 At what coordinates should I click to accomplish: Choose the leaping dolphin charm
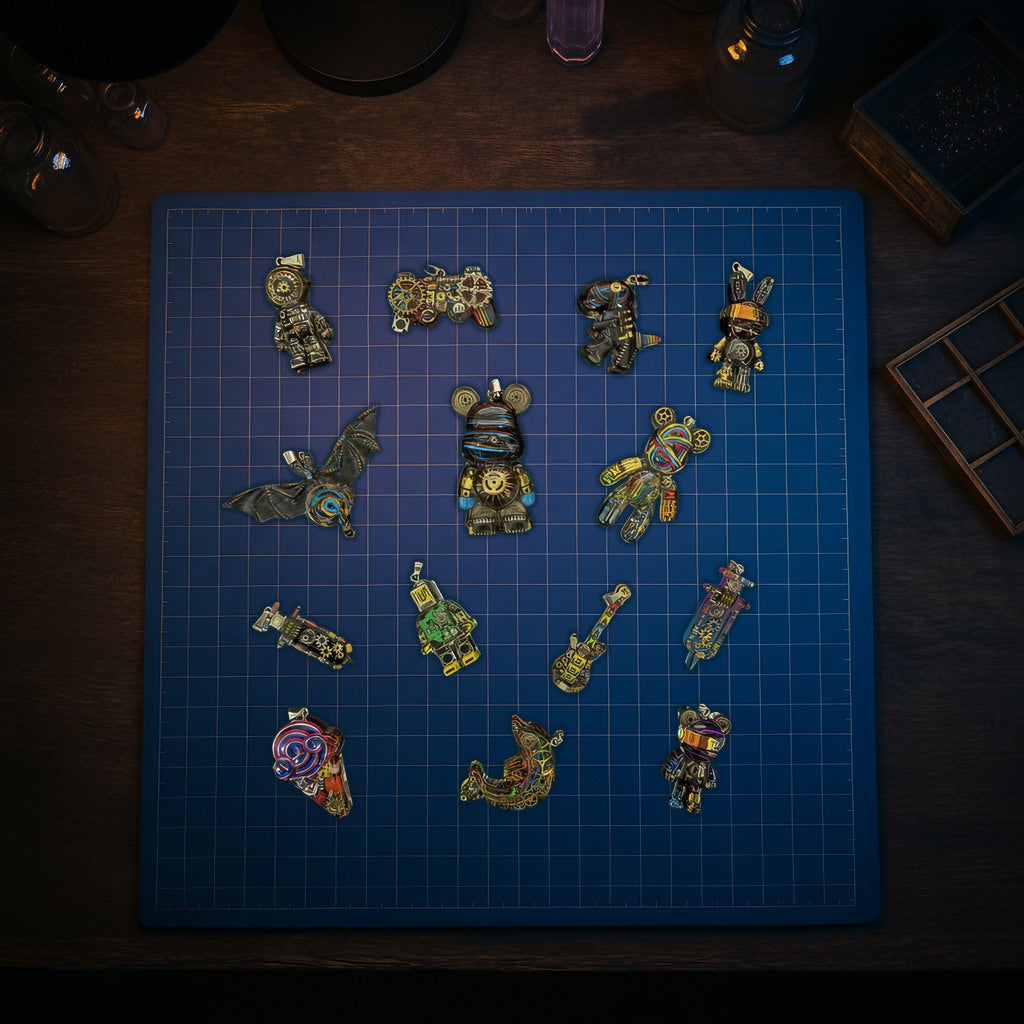pos(514,765)
